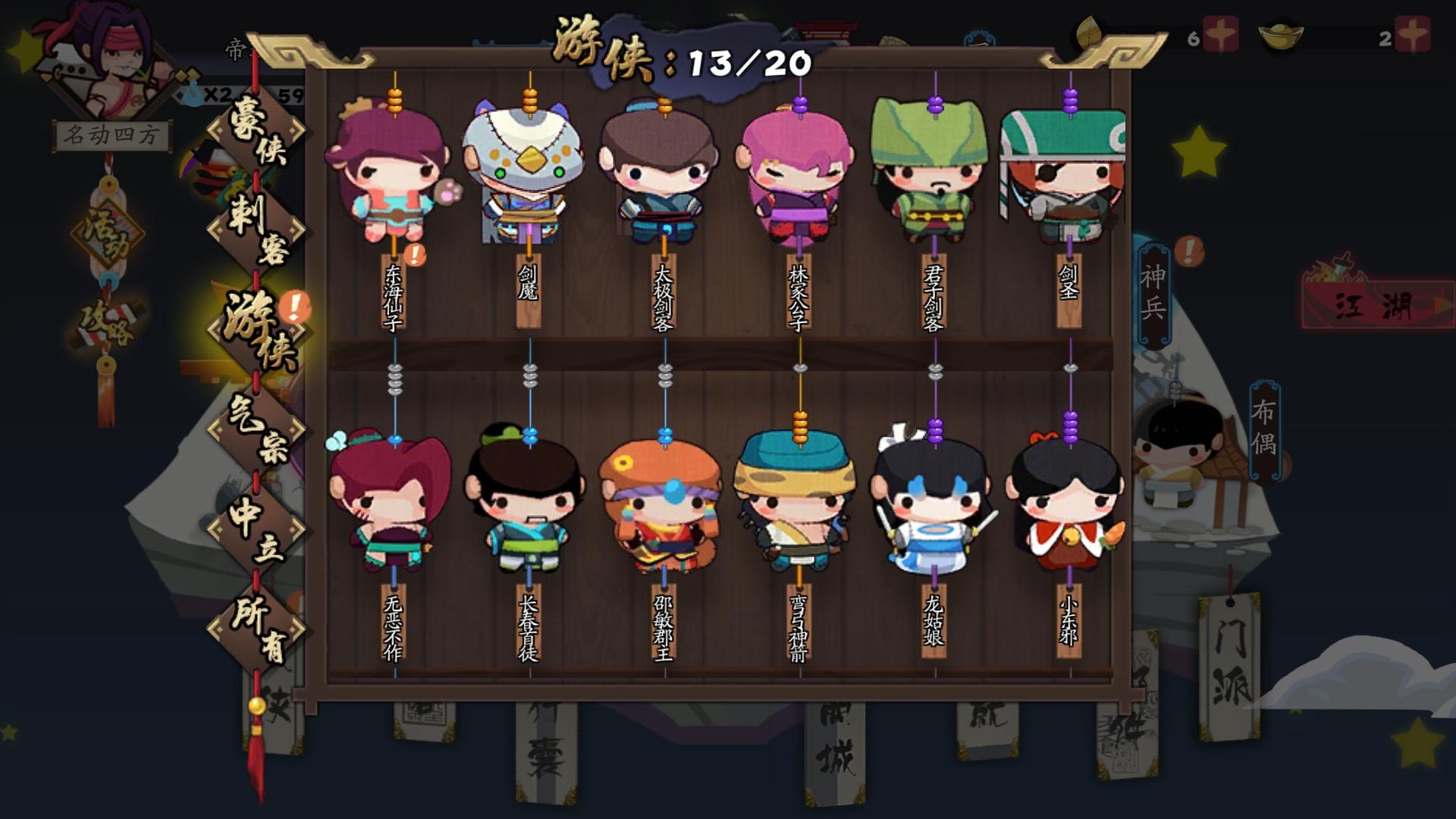Click the leaf currency icon
1456x819 pixels.
click(x=1090, y=32)
